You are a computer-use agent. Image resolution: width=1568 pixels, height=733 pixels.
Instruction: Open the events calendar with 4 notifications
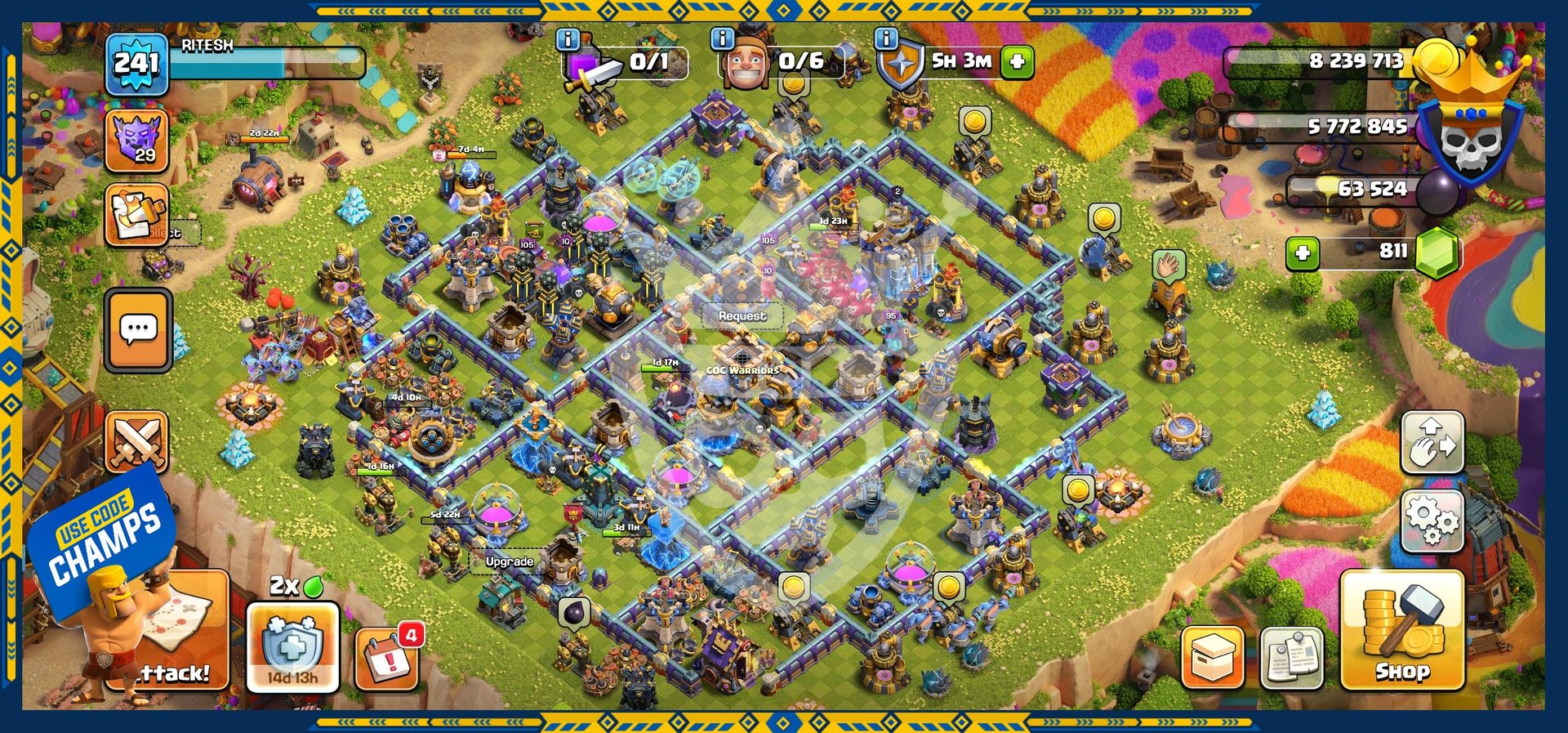387,658
